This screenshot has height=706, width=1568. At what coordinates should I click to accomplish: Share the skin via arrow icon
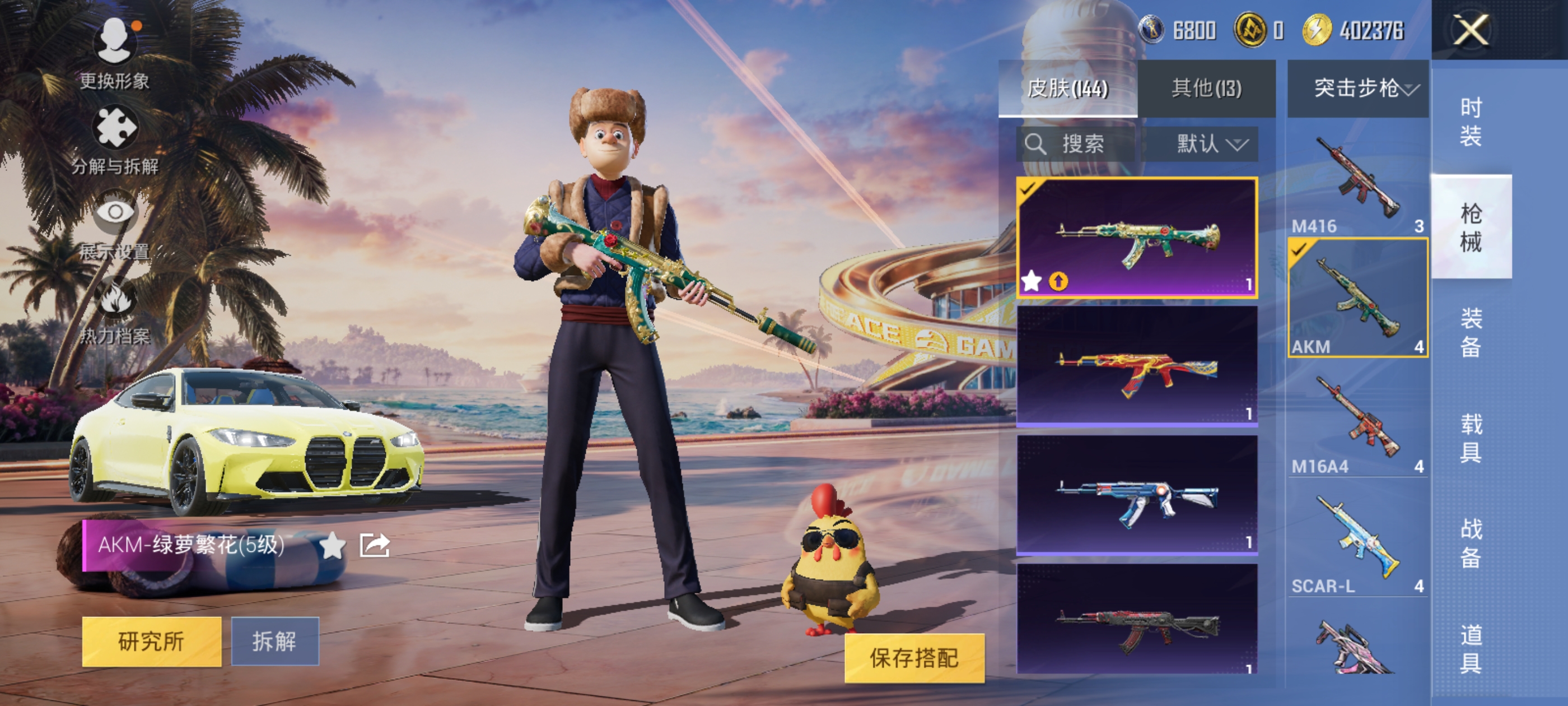click(374, 545)
